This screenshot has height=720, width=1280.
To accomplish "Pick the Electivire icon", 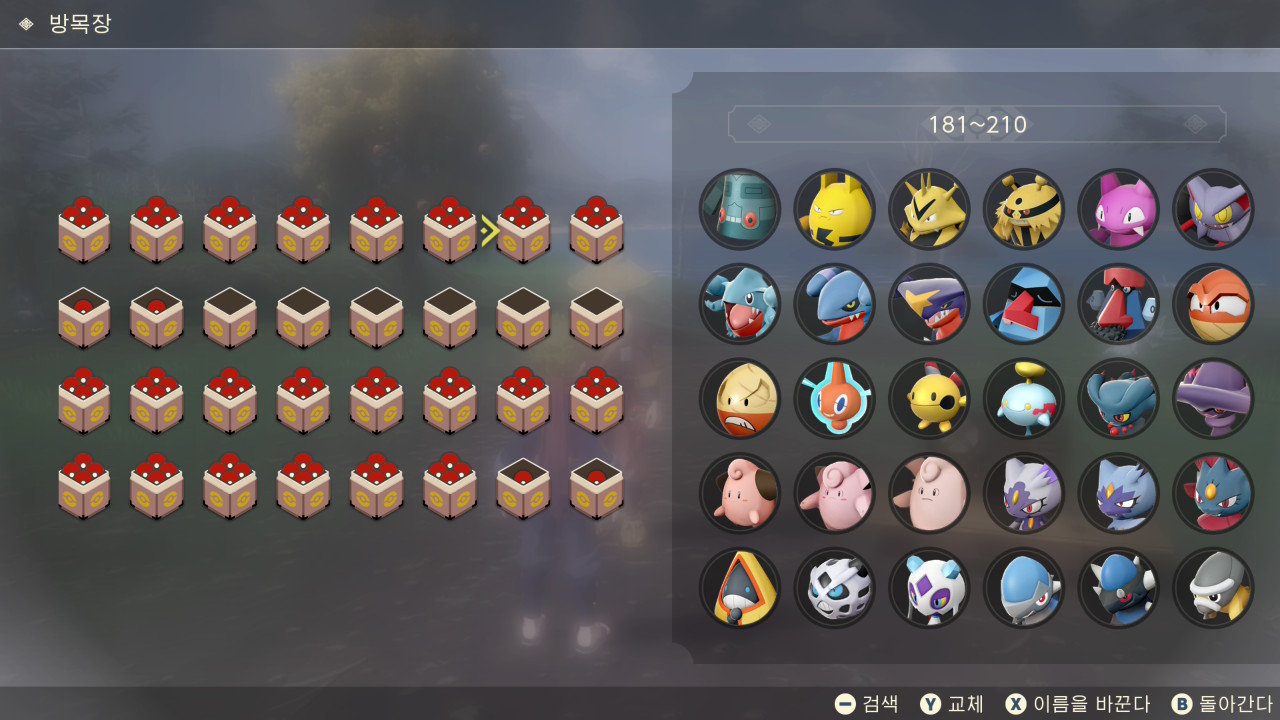I will pos(1024,209).
